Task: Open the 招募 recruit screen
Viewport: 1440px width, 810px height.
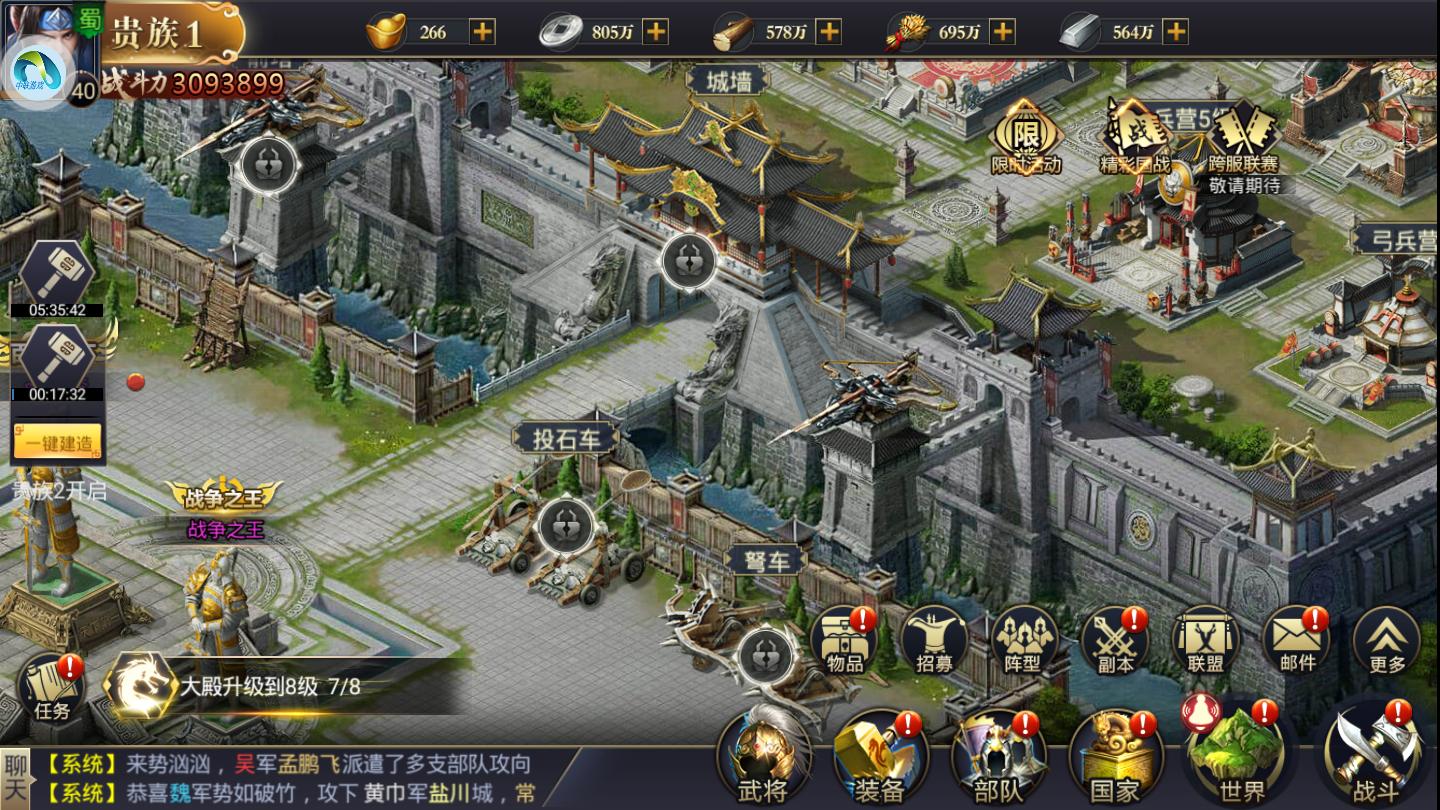Action: pyautogui.click(x=934, y=640)
